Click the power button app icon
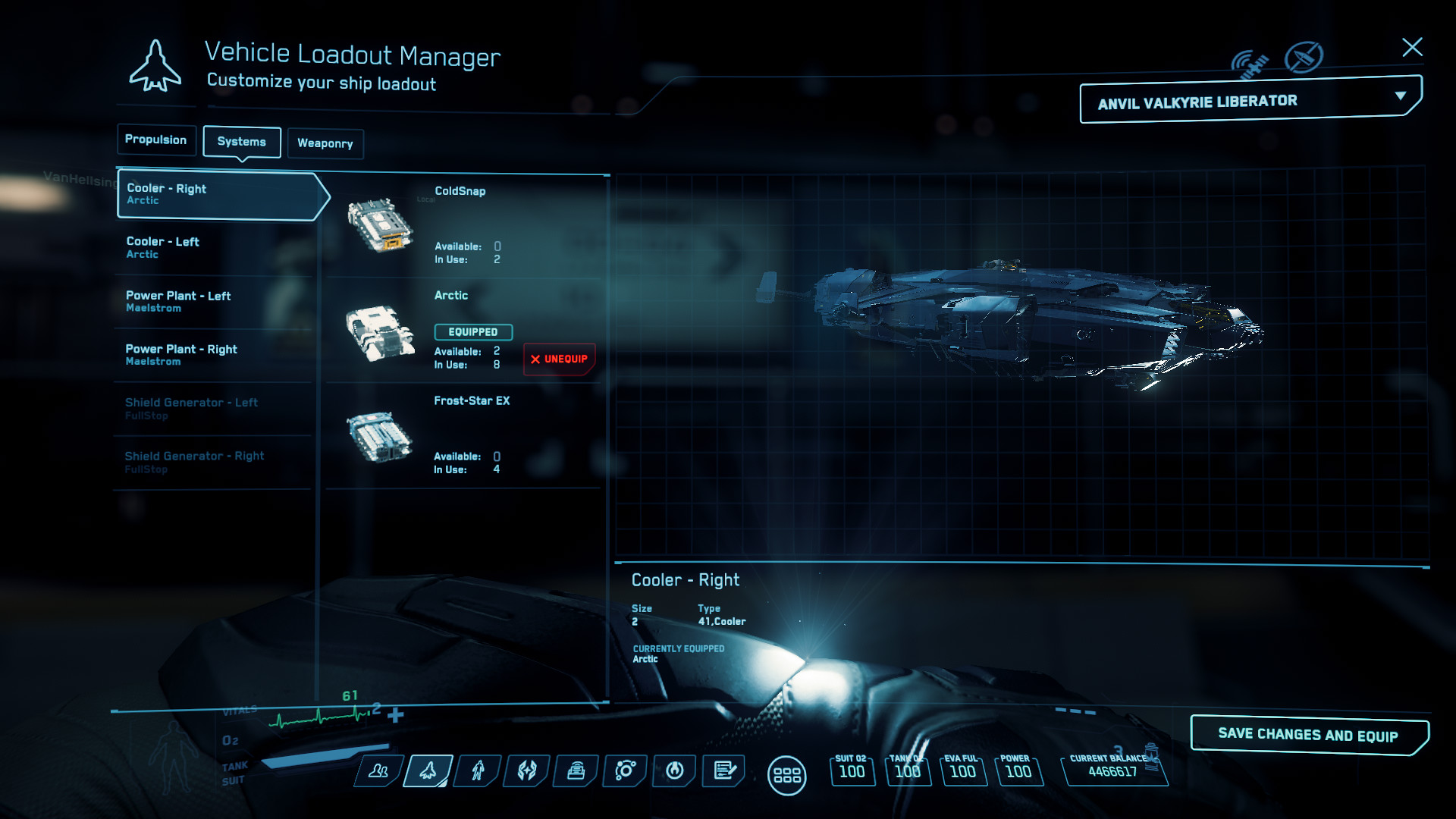Image resolution: width=1456 pixels, height=819 pixels. click(x=673, y=771)
